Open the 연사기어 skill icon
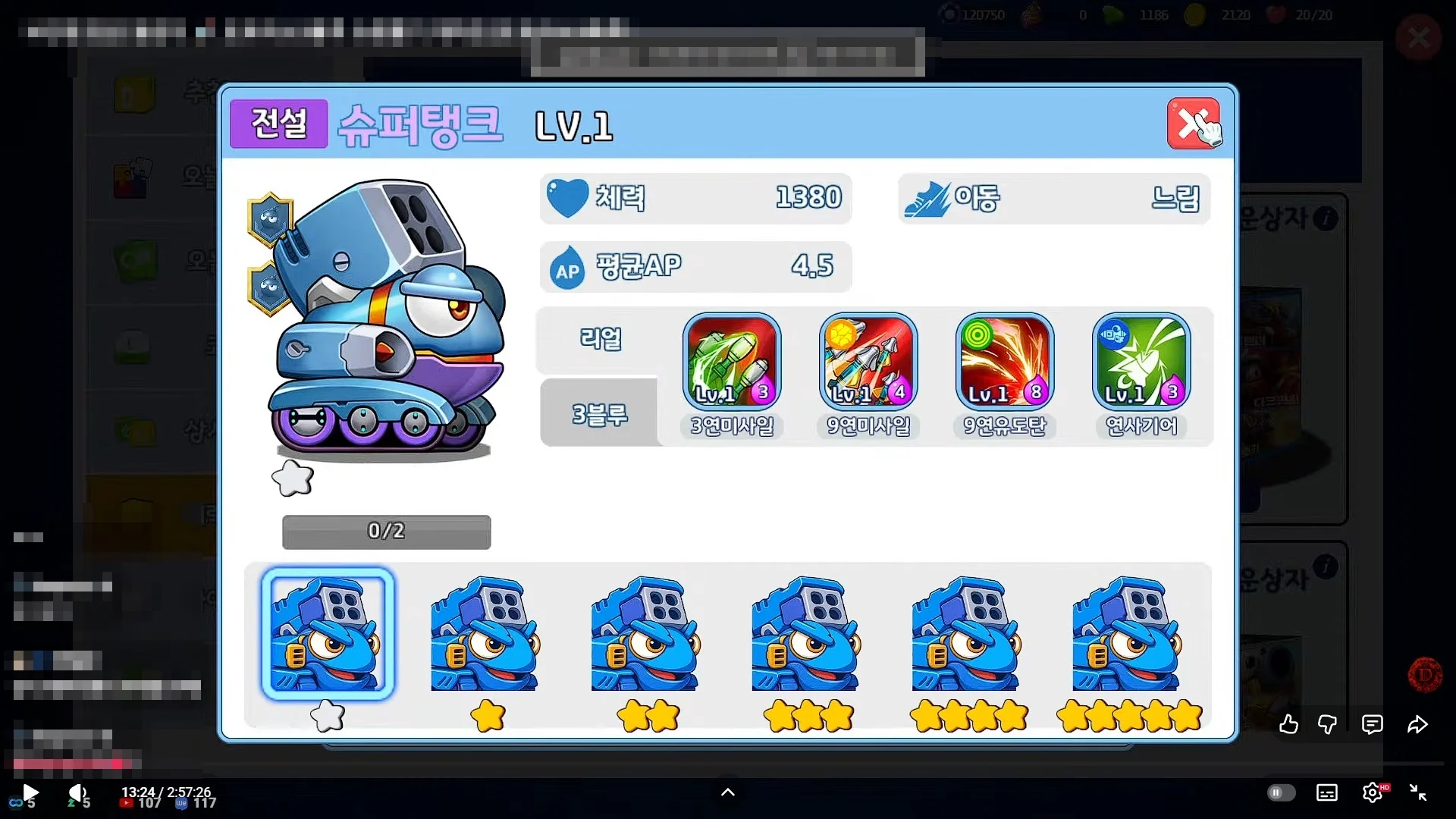The width and height of the screenshot is (1456, 819). tap(1141, 362)
